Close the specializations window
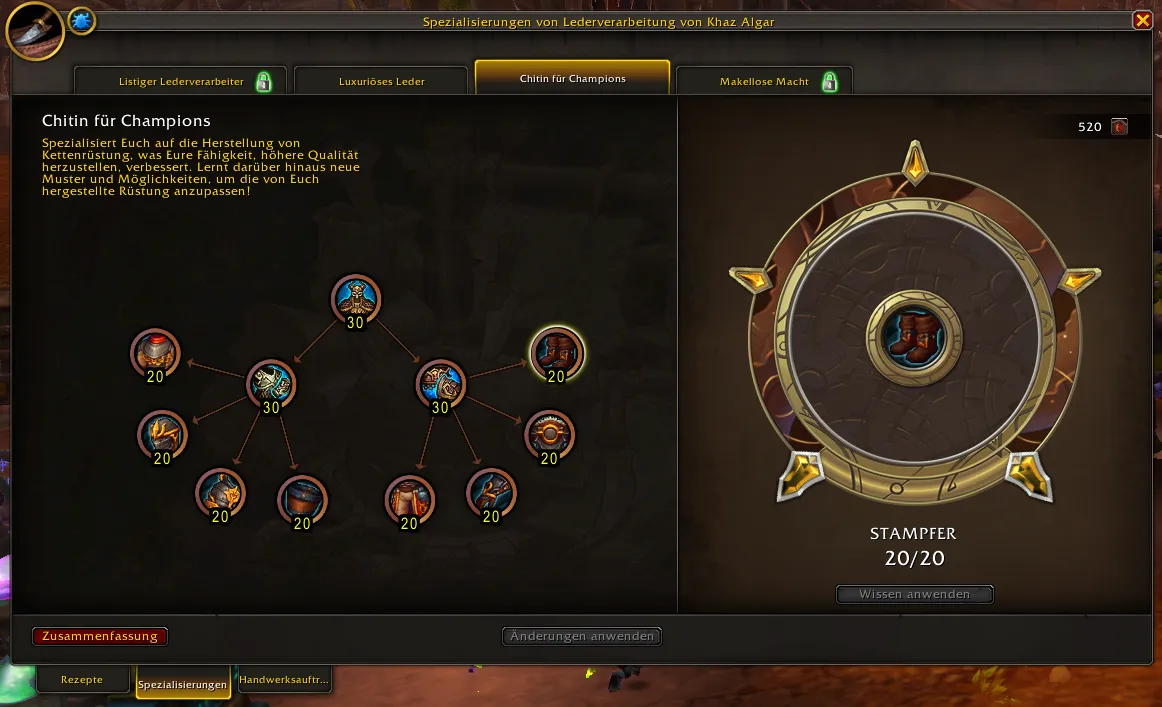The width and height of the screenshot is (1162, 707). click(x=1141, y=21)
